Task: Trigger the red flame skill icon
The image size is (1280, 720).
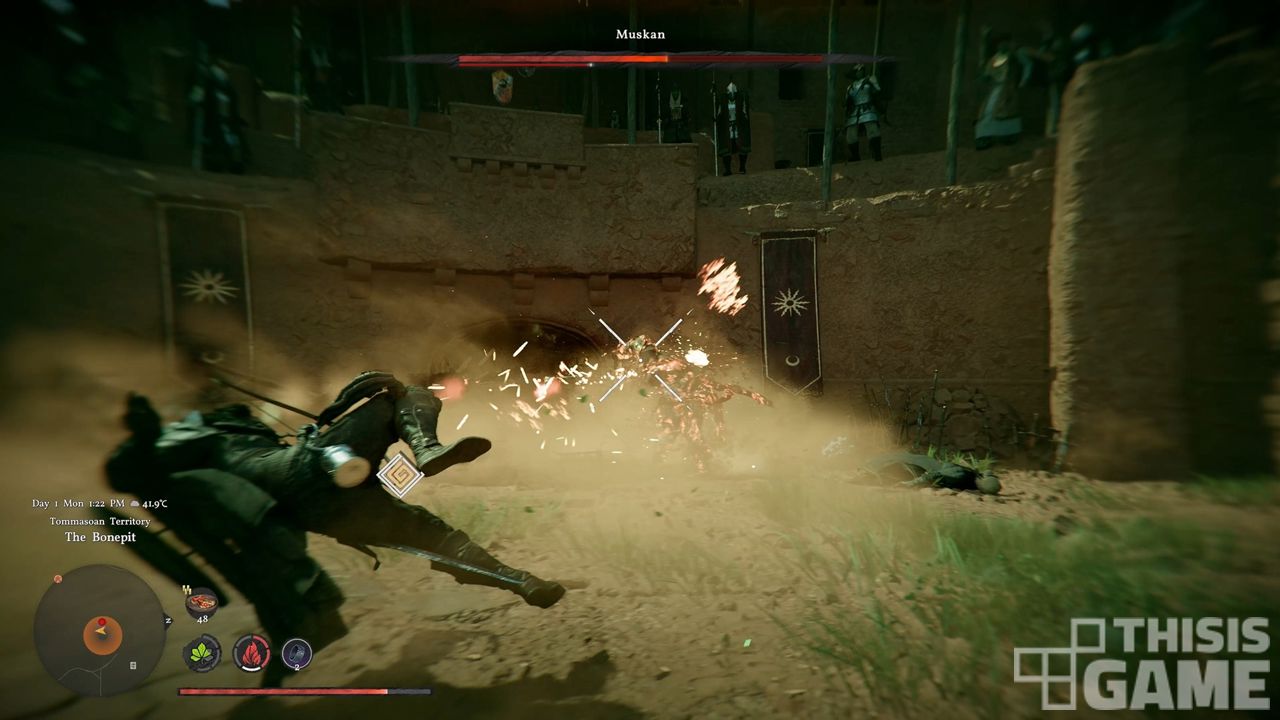Action: 251,654
